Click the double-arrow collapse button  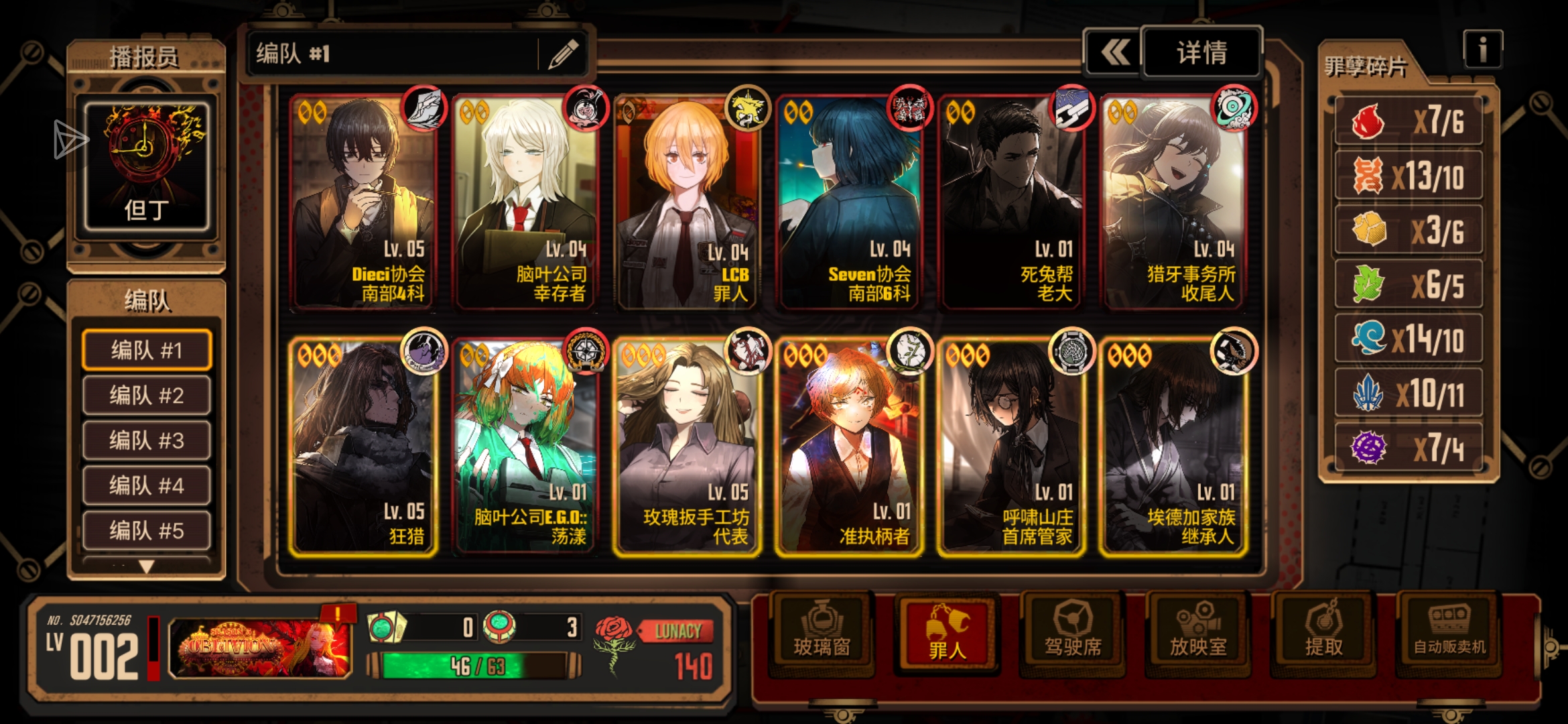pos(1114,52)
